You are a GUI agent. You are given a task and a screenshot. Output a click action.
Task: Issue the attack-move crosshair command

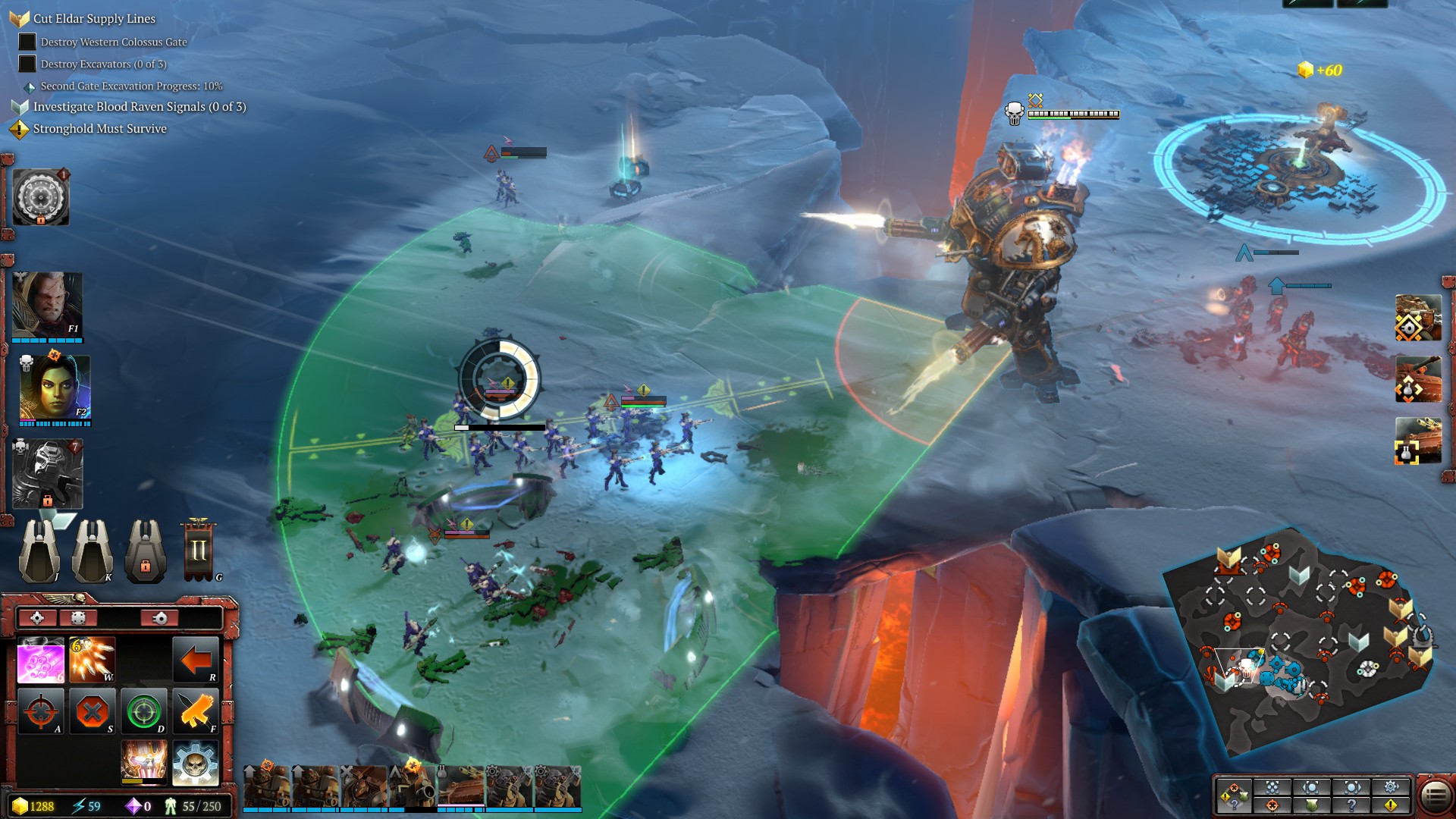point(41,711)
